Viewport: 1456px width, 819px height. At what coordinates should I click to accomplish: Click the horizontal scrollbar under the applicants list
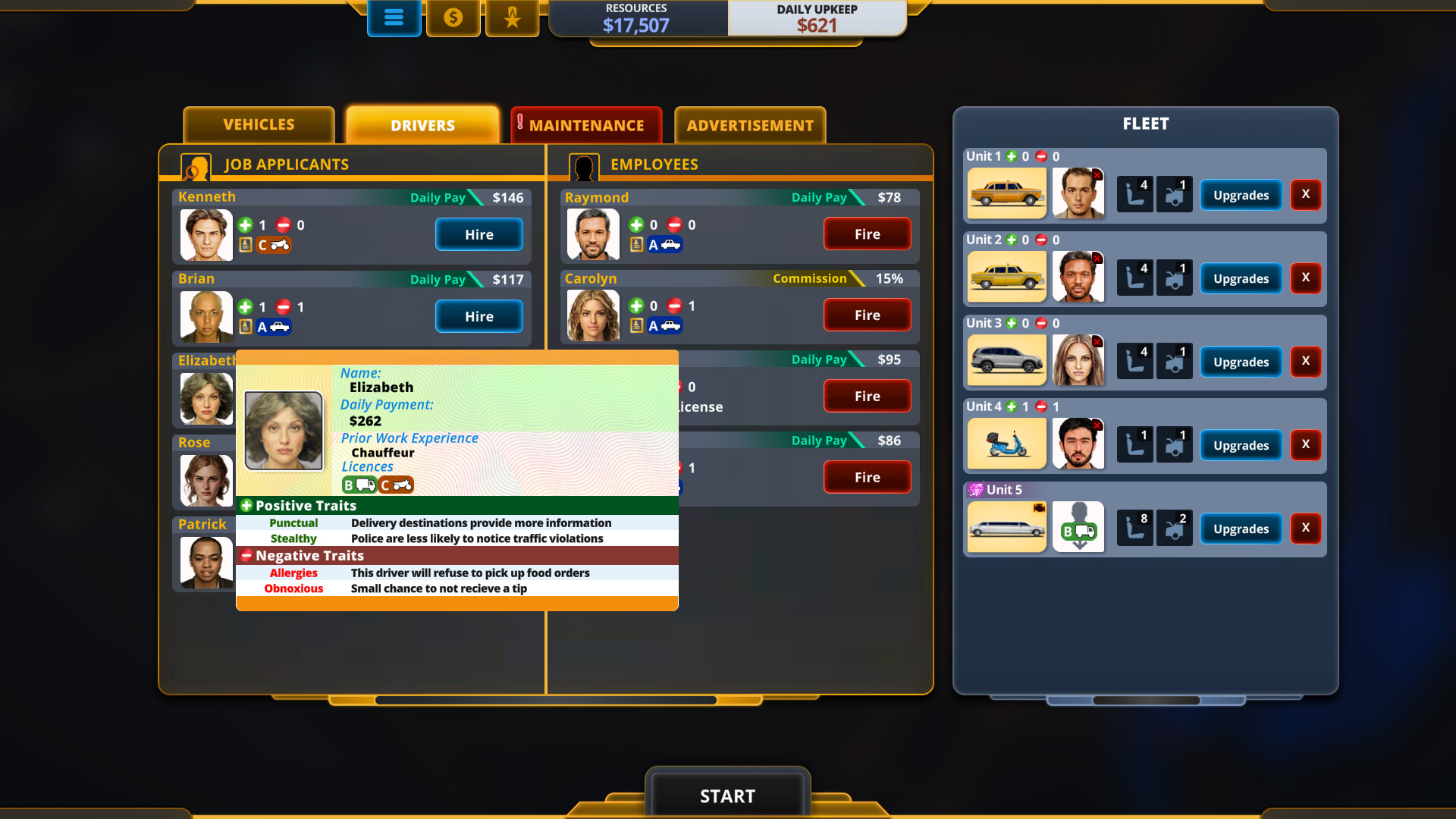544,700
